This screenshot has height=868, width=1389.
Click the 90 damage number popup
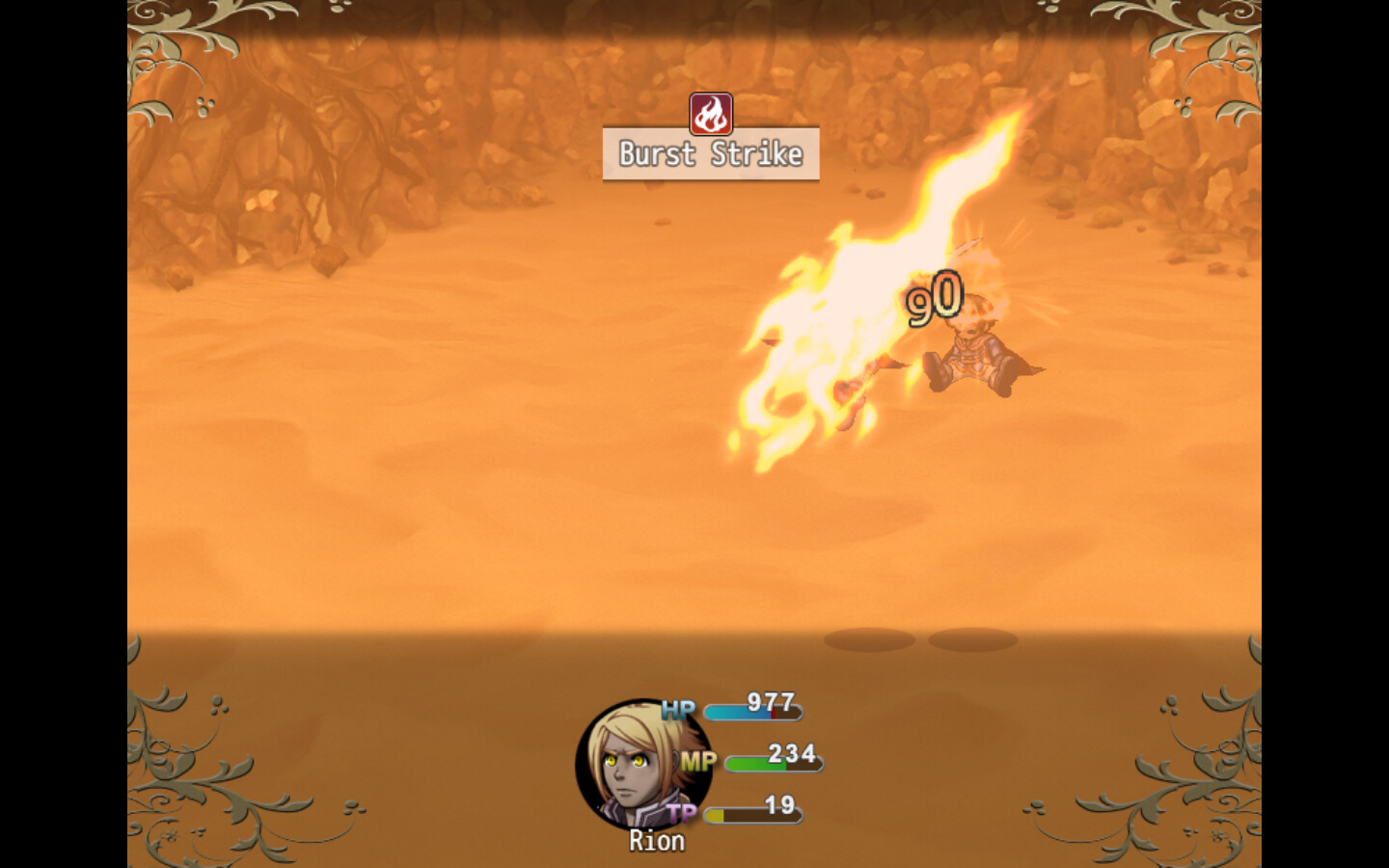[933, 296]
